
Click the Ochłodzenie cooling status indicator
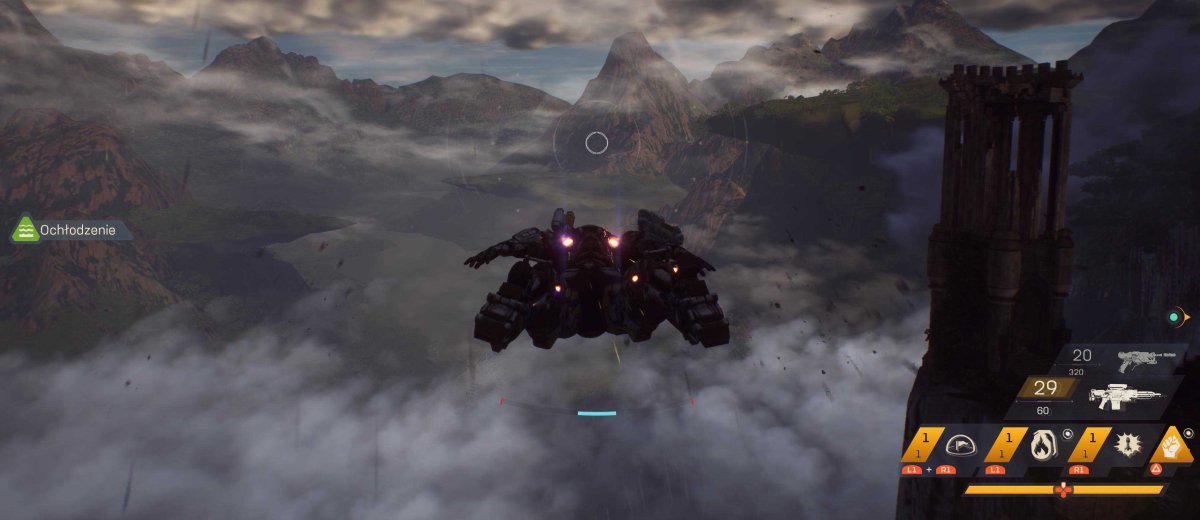point(70,231)
